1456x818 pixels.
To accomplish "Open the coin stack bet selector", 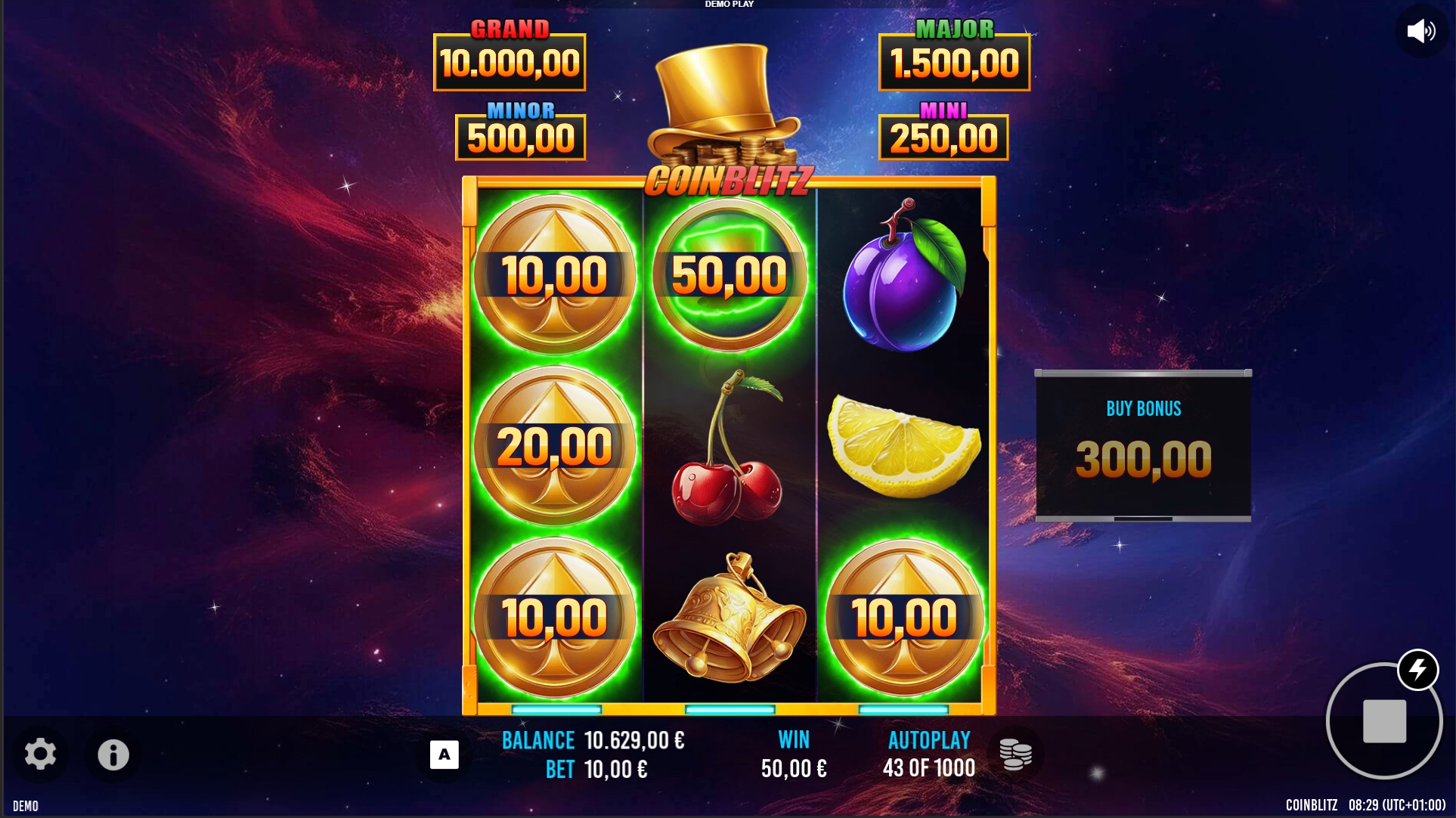I will coord(1015,754).
